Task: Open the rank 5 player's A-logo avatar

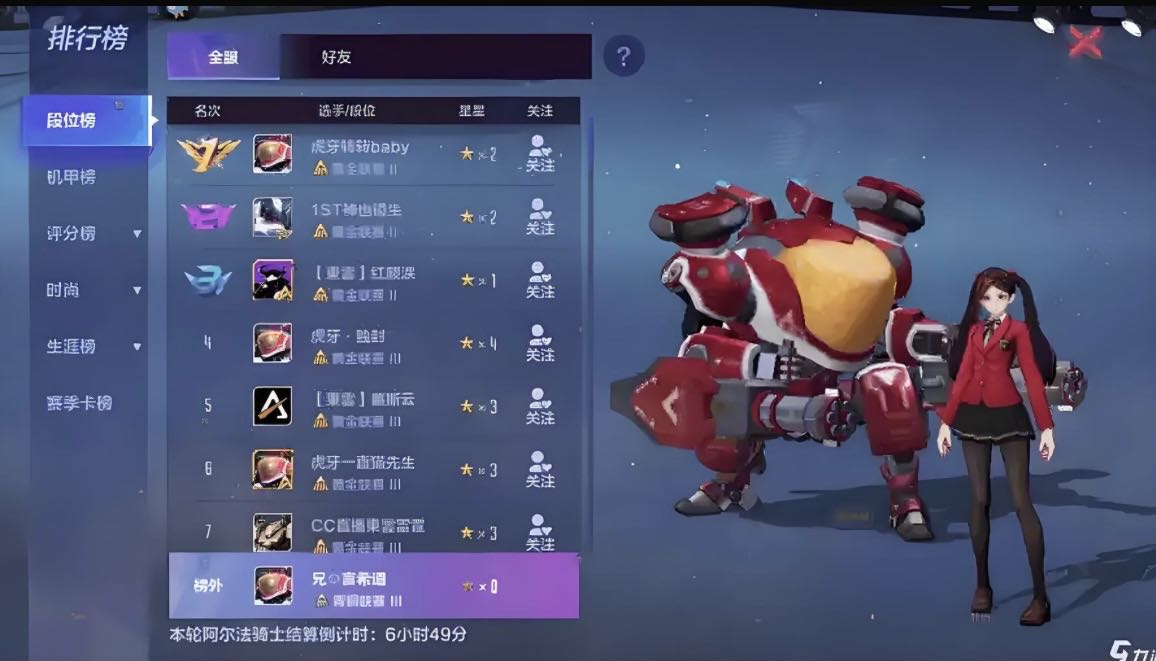Action: click(272, 406)
